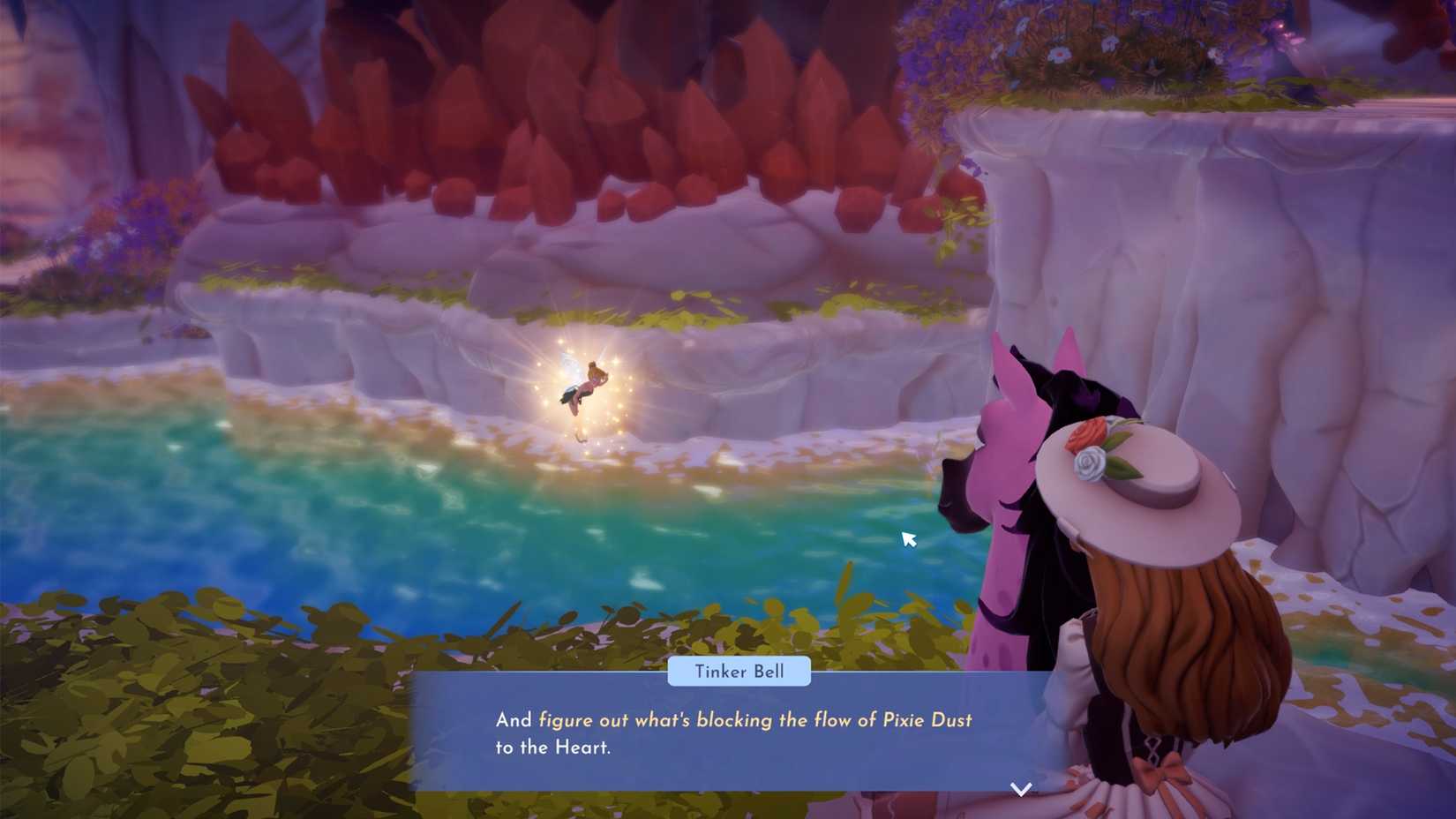Toggle focus on the mouse cursor location
The width and height of the screenshot is (1456, 819).
coord(908,538)
